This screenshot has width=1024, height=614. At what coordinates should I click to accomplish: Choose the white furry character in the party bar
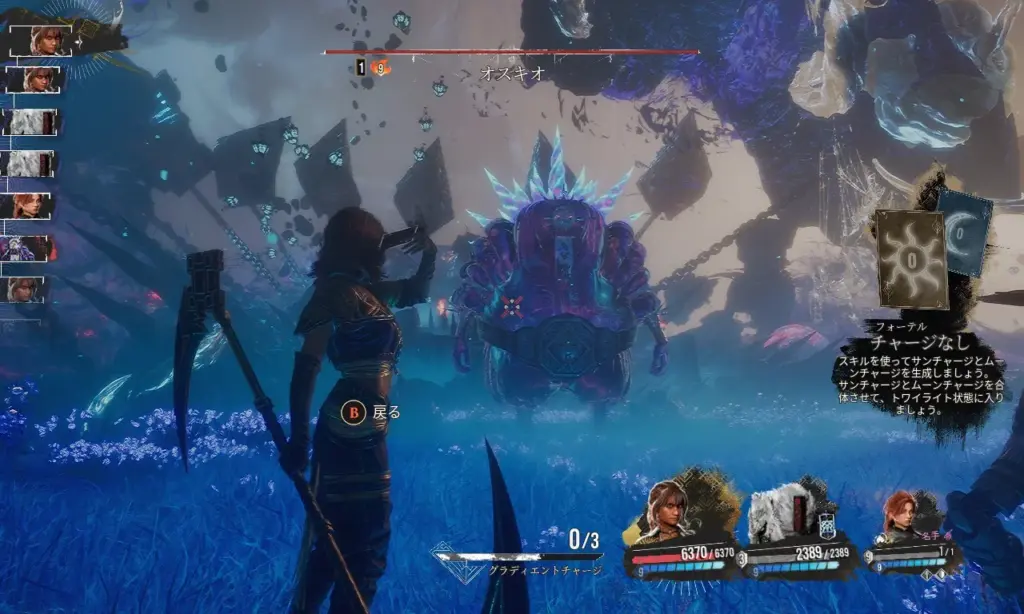[x=776, y=513]
